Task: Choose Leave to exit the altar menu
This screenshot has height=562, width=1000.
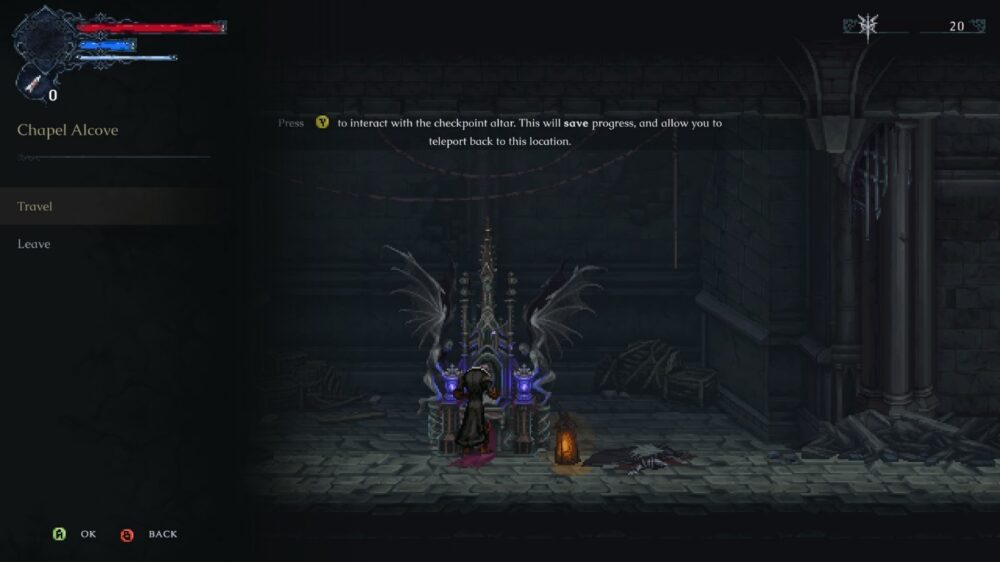Action: 34,244
